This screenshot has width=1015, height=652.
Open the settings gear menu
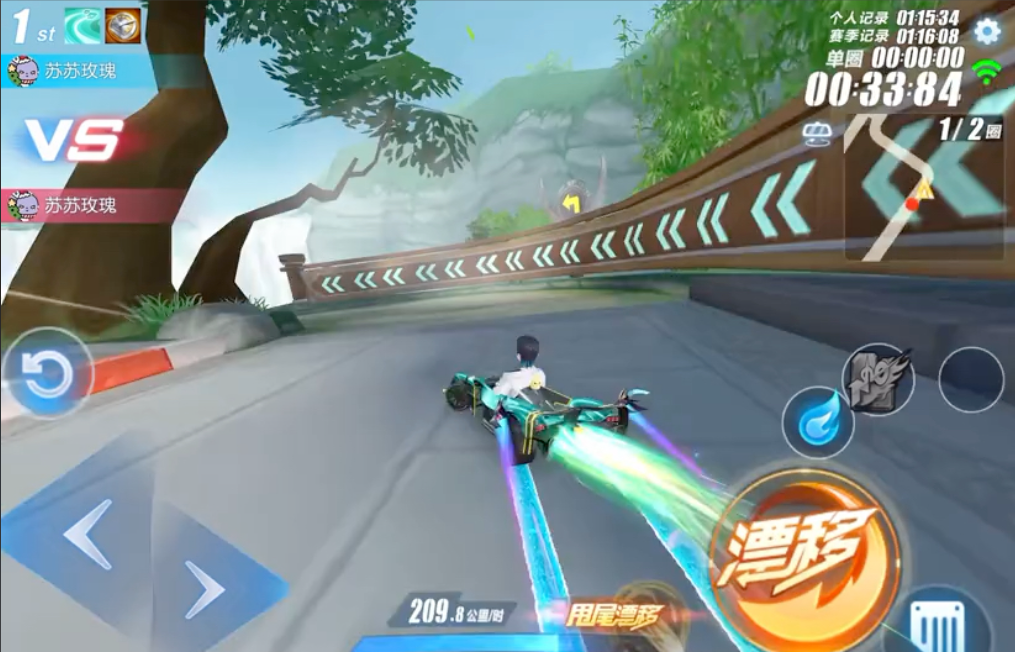(x=987, y=31)
